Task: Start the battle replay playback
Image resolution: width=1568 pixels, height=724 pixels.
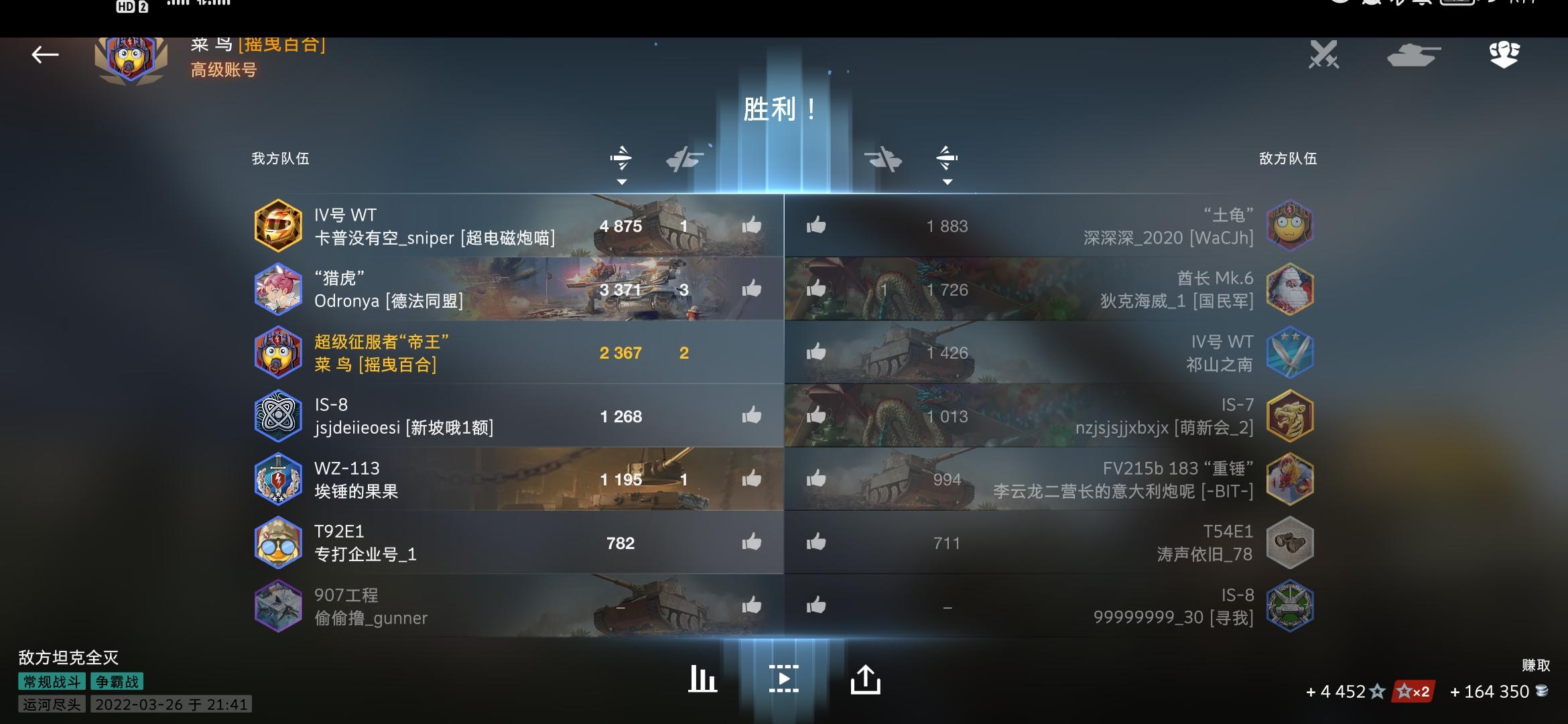Action: [x=784, y=678]
